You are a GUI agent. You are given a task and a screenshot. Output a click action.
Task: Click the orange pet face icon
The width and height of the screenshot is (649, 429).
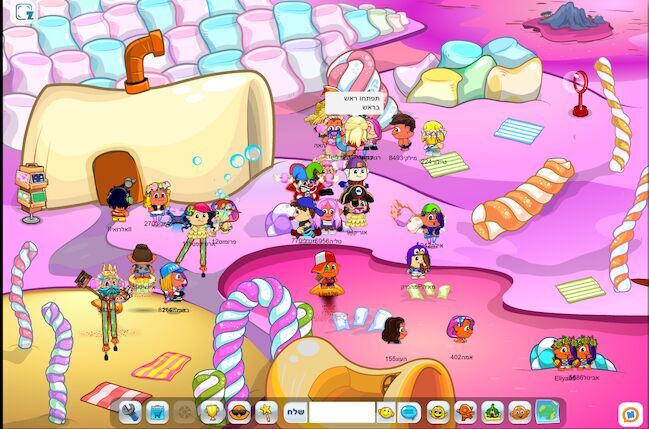pyautogui.click(x=518, y=411)
